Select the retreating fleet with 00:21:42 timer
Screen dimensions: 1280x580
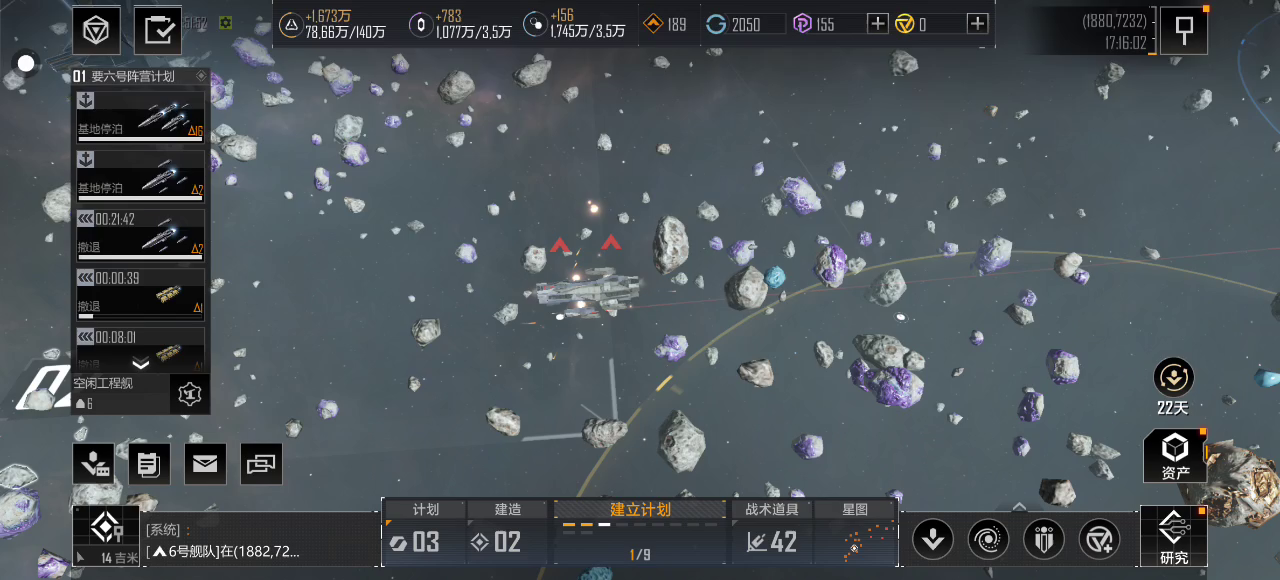click(x=141, y=234)
